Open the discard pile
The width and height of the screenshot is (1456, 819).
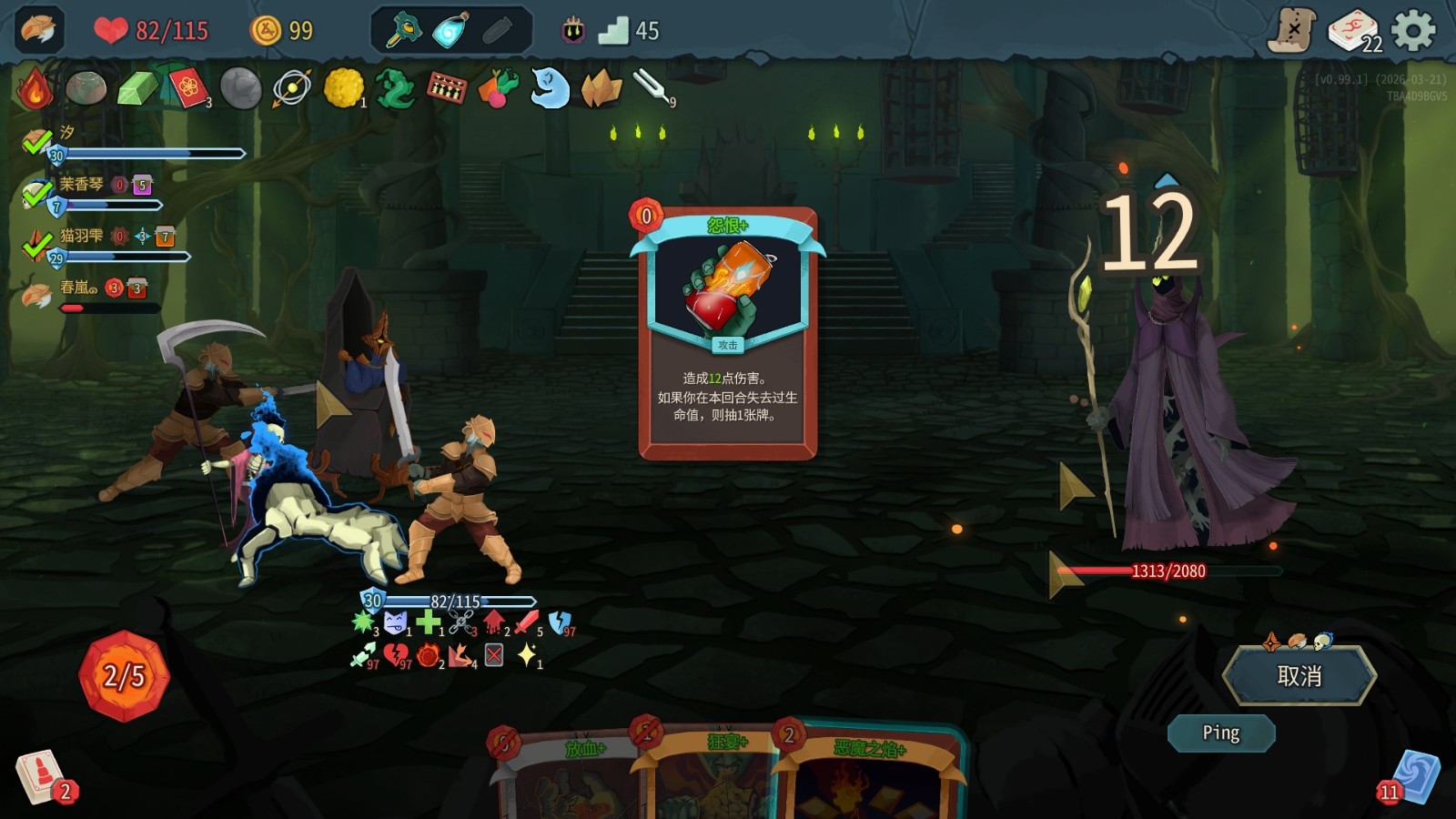tap(1416, 776)
